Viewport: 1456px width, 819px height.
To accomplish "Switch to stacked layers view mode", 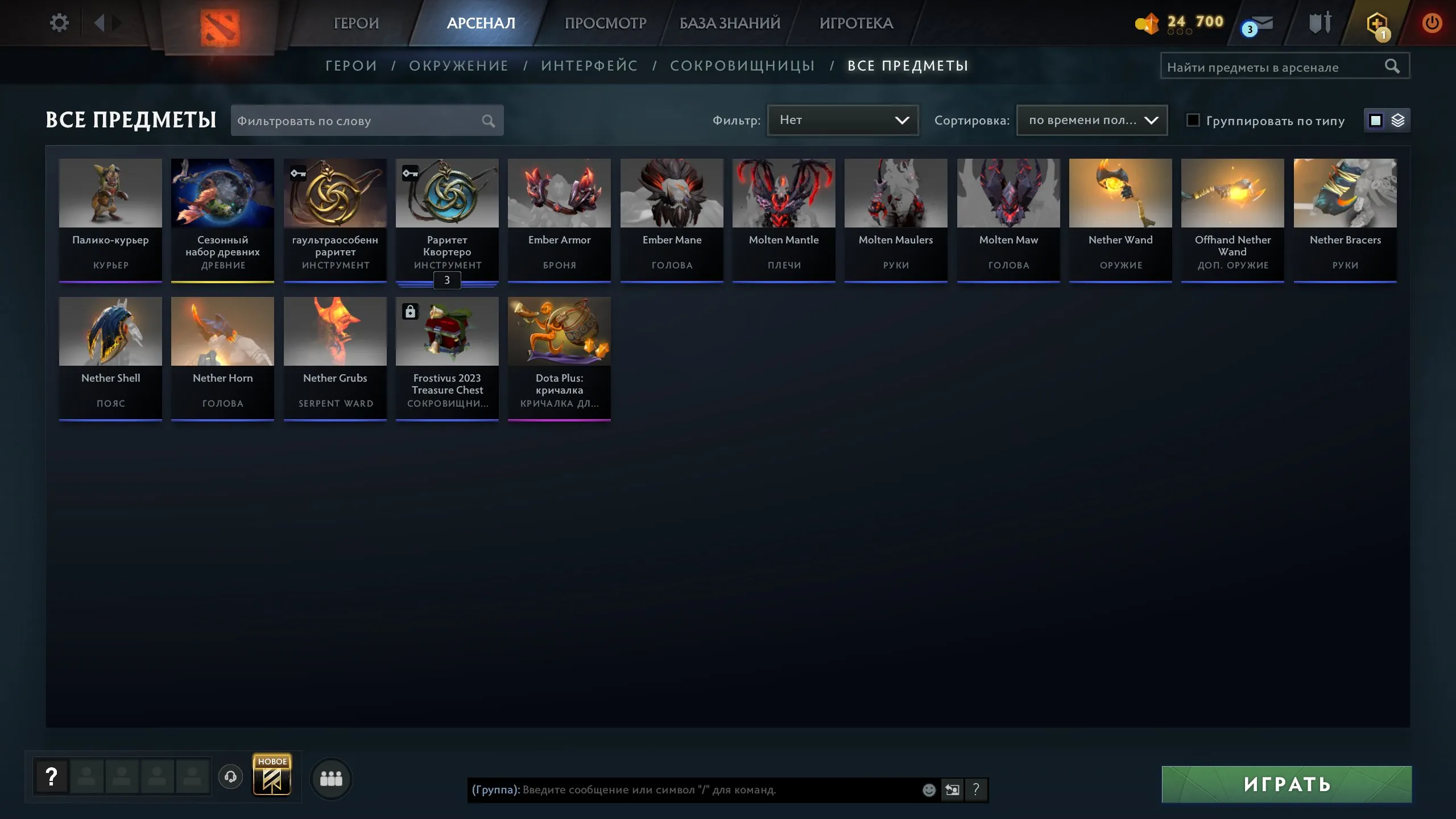I will [1399, 120].
